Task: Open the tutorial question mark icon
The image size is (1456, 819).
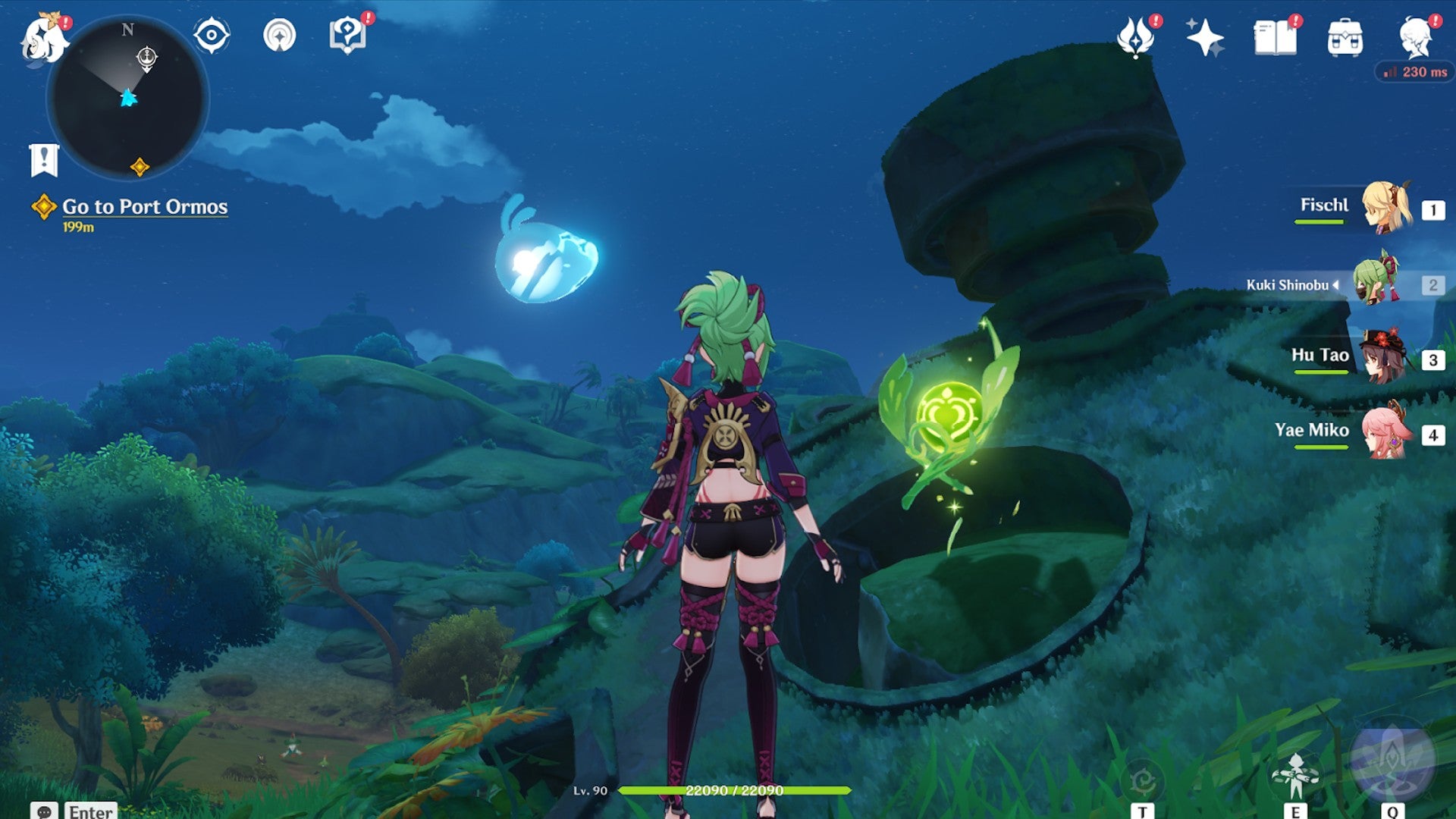Action: point(347,35)
